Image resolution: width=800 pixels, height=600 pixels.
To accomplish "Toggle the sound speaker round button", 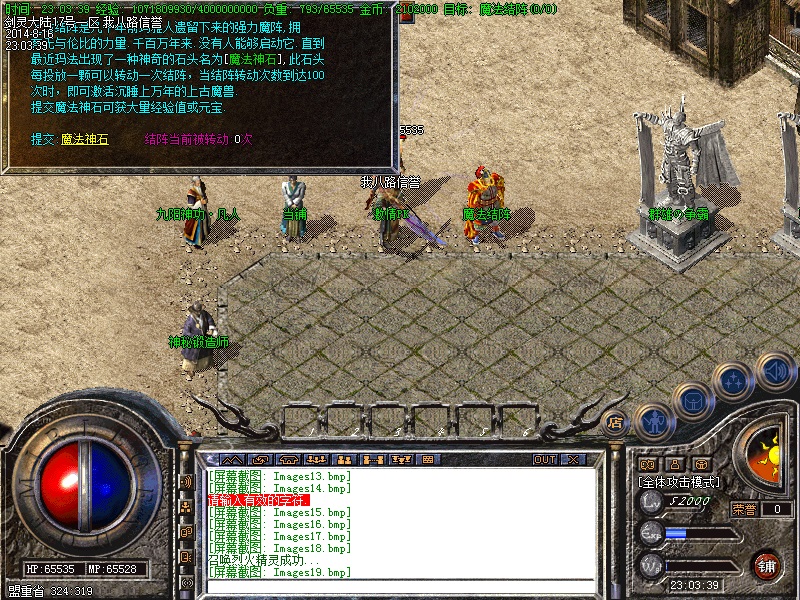I will pos(775,370).
